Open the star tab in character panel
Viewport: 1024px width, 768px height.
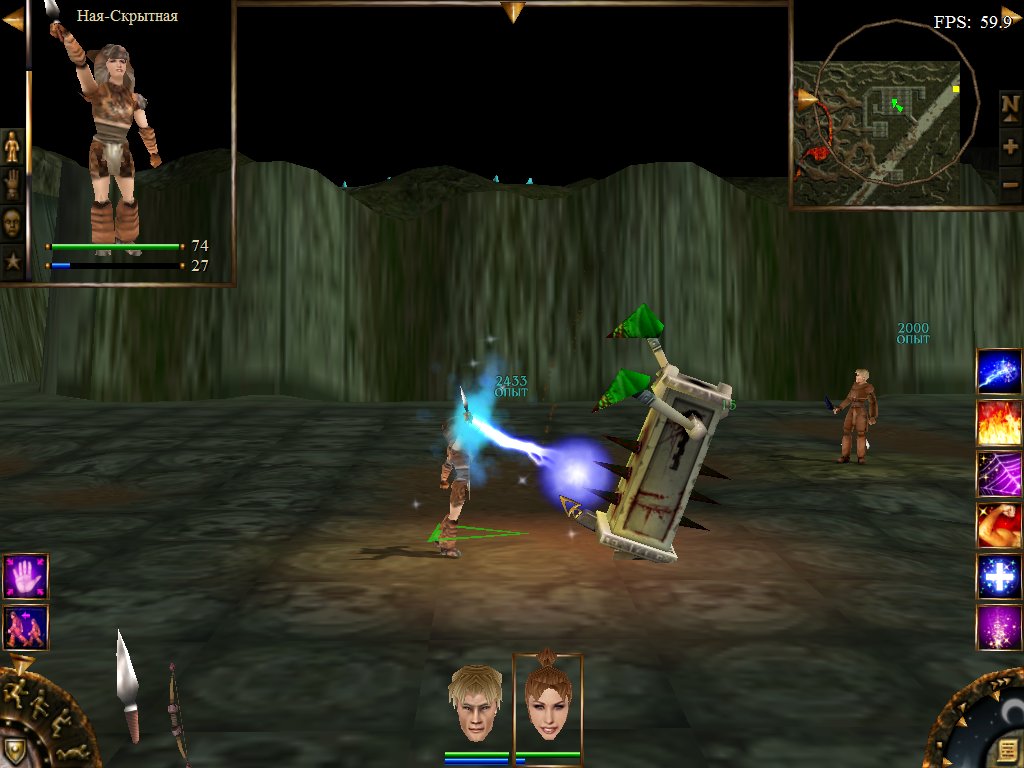(12, 262)
